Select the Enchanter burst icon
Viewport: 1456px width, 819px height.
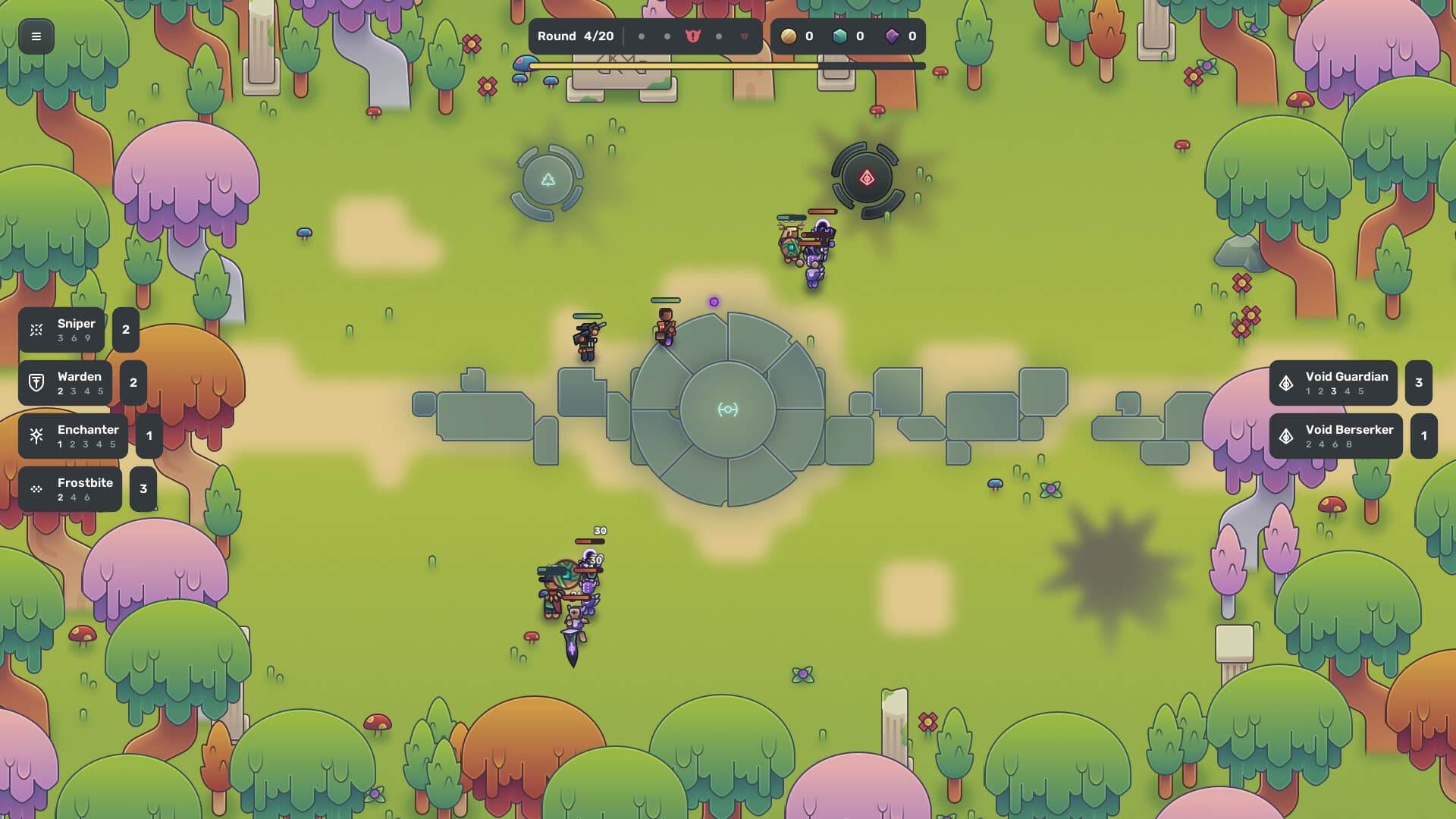tap(36, 435)
